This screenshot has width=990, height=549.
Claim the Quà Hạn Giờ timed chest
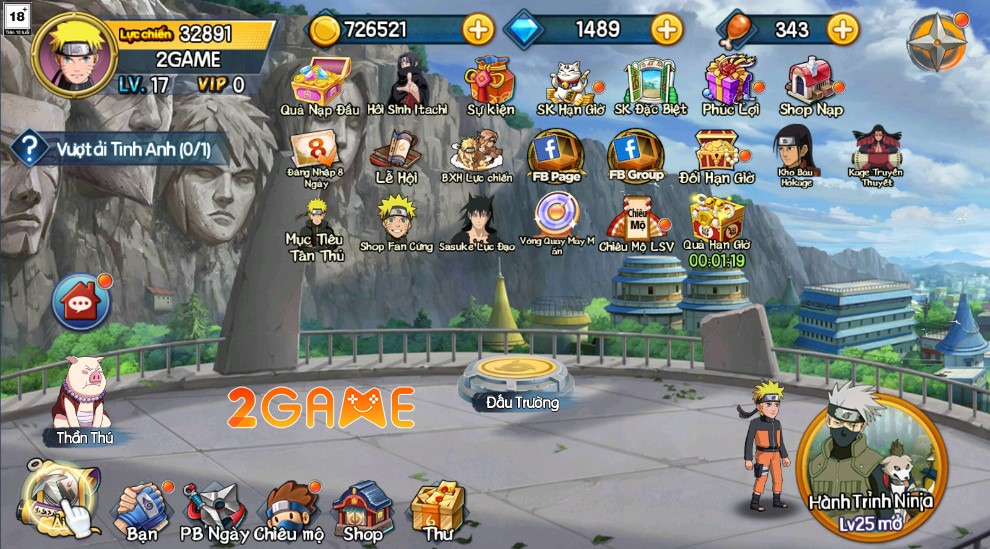[x=716, y=219]
